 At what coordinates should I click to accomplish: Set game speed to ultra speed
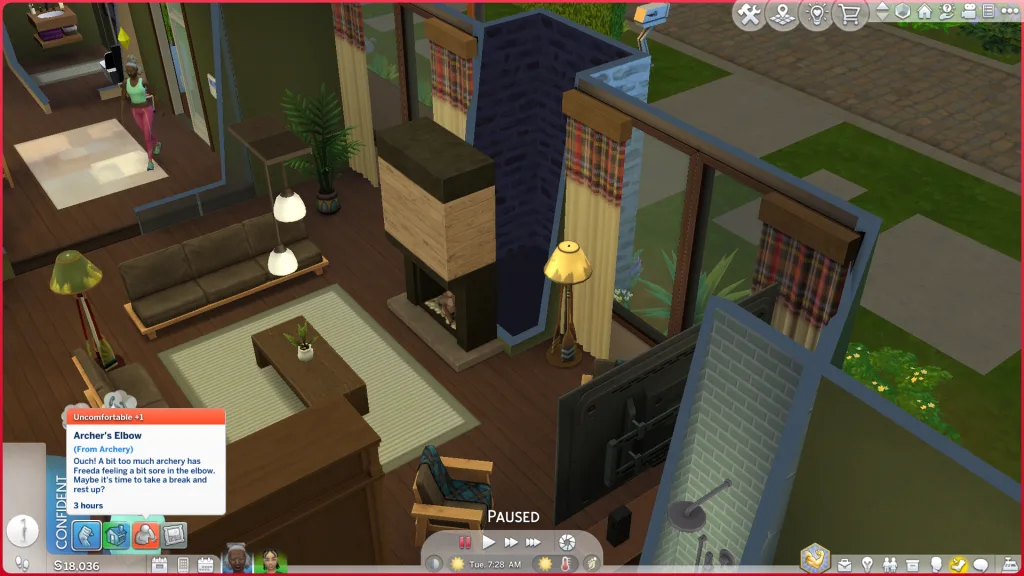[x=535, y=542]
